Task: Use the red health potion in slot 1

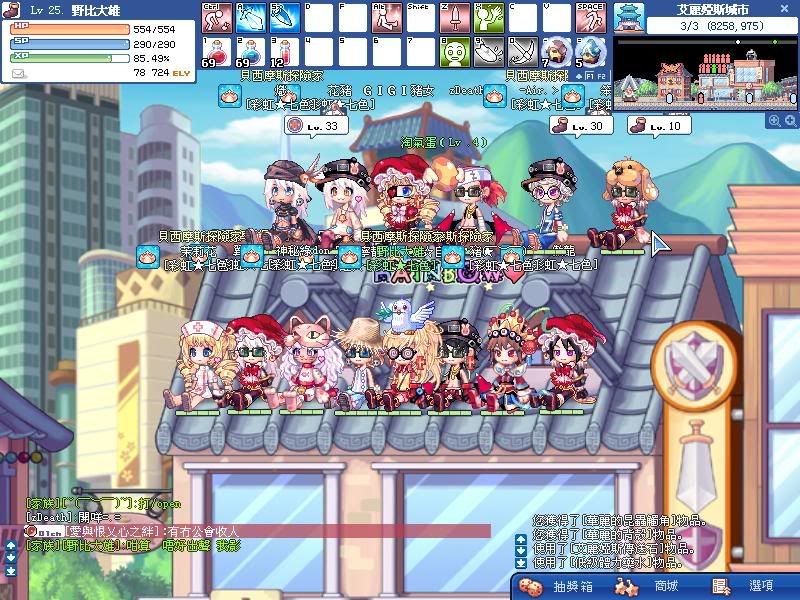Action: pos(217,51)
